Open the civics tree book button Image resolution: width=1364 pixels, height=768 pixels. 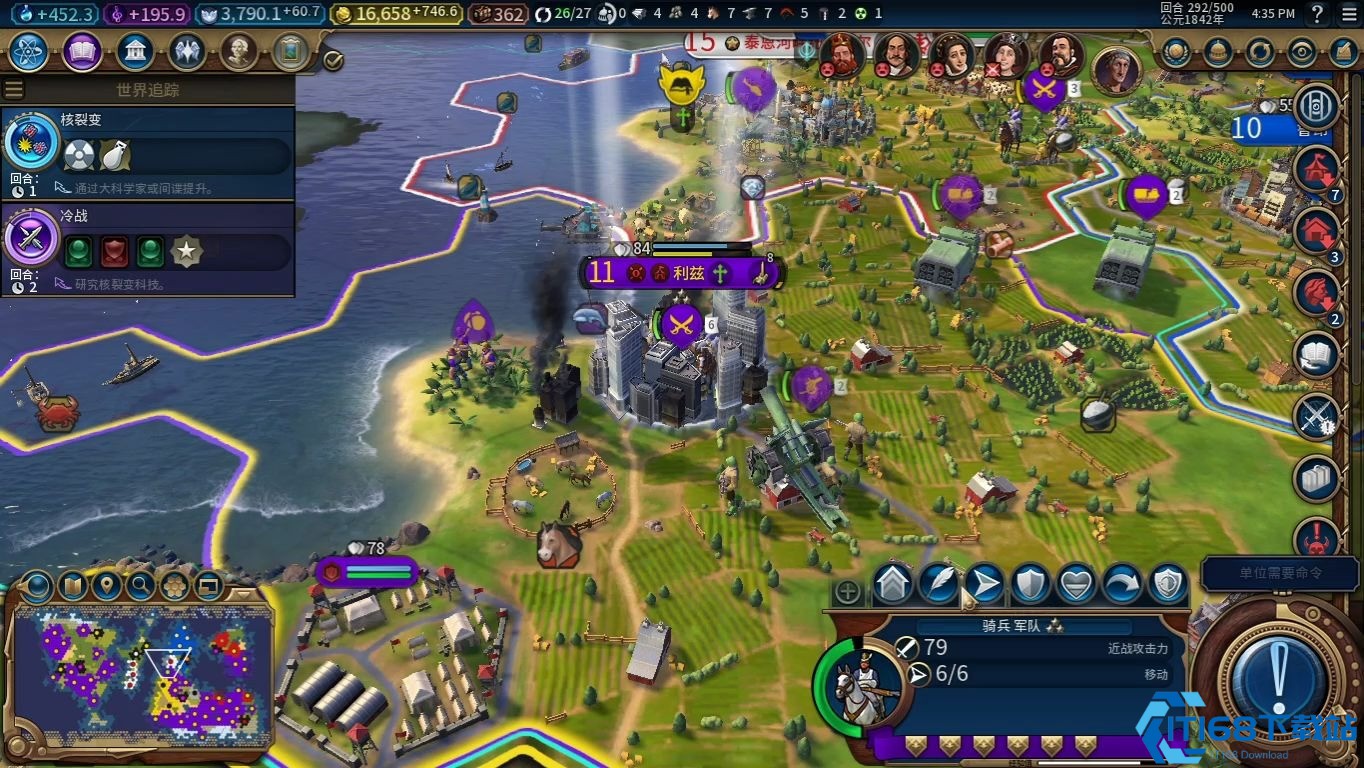pos(82,51)
